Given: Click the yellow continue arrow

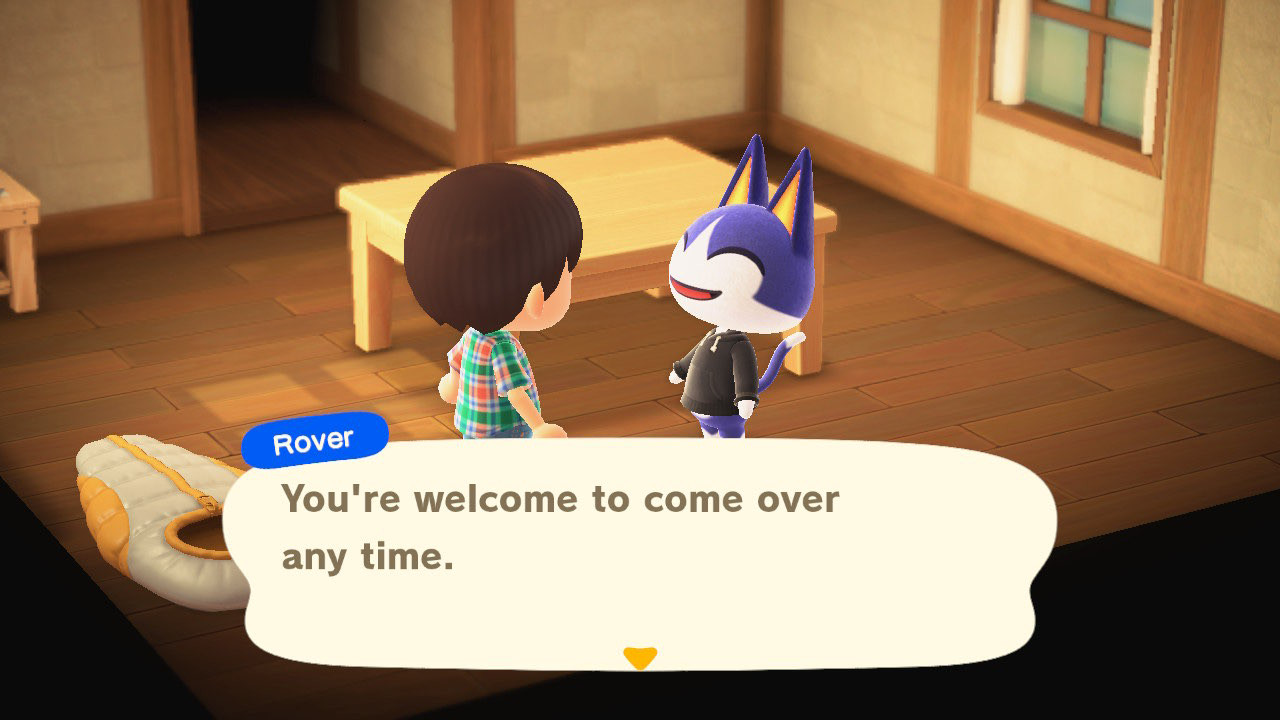Looking at the screenshot, I should (640, 654).
